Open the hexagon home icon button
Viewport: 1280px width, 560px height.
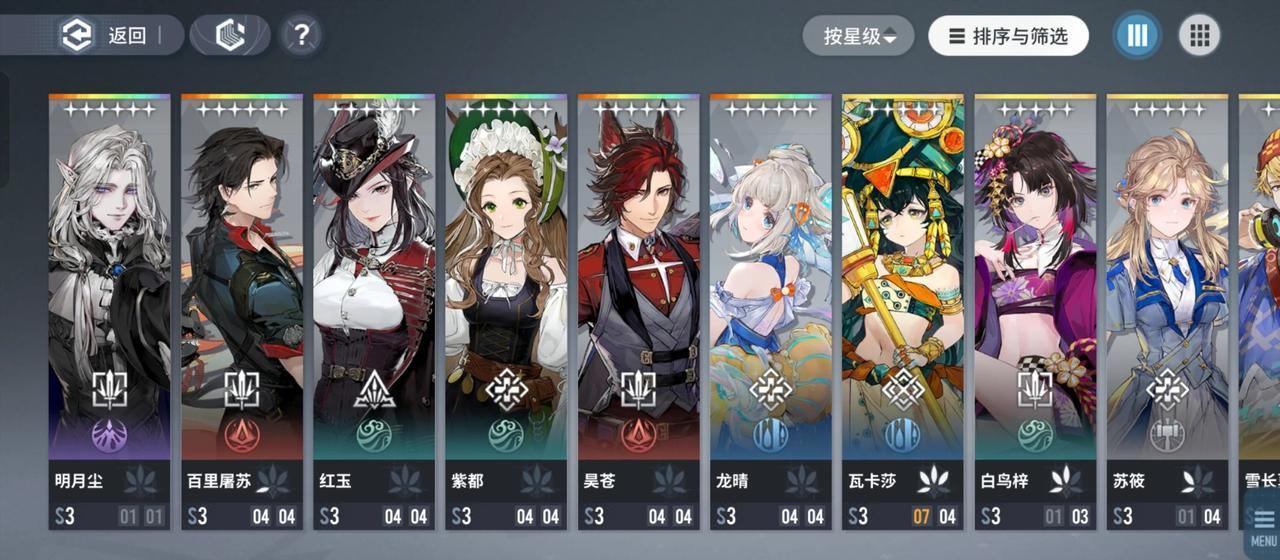[x=230, y=36]
